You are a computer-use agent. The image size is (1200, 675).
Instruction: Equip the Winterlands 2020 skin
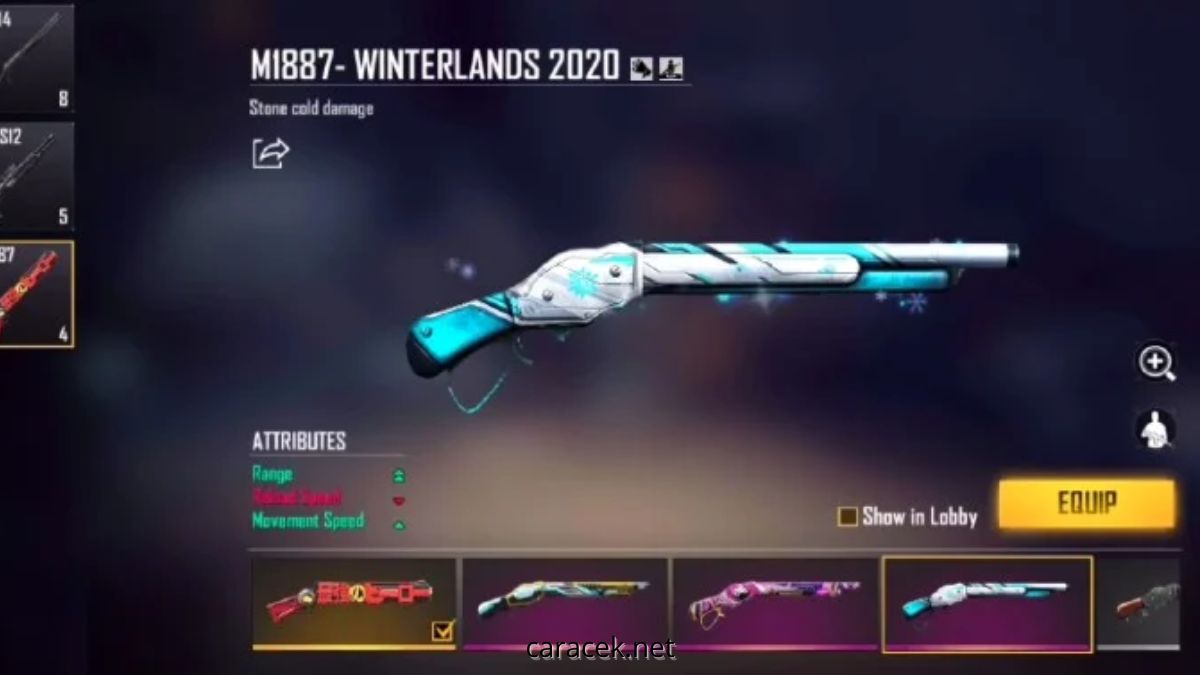pos(1086,504)
